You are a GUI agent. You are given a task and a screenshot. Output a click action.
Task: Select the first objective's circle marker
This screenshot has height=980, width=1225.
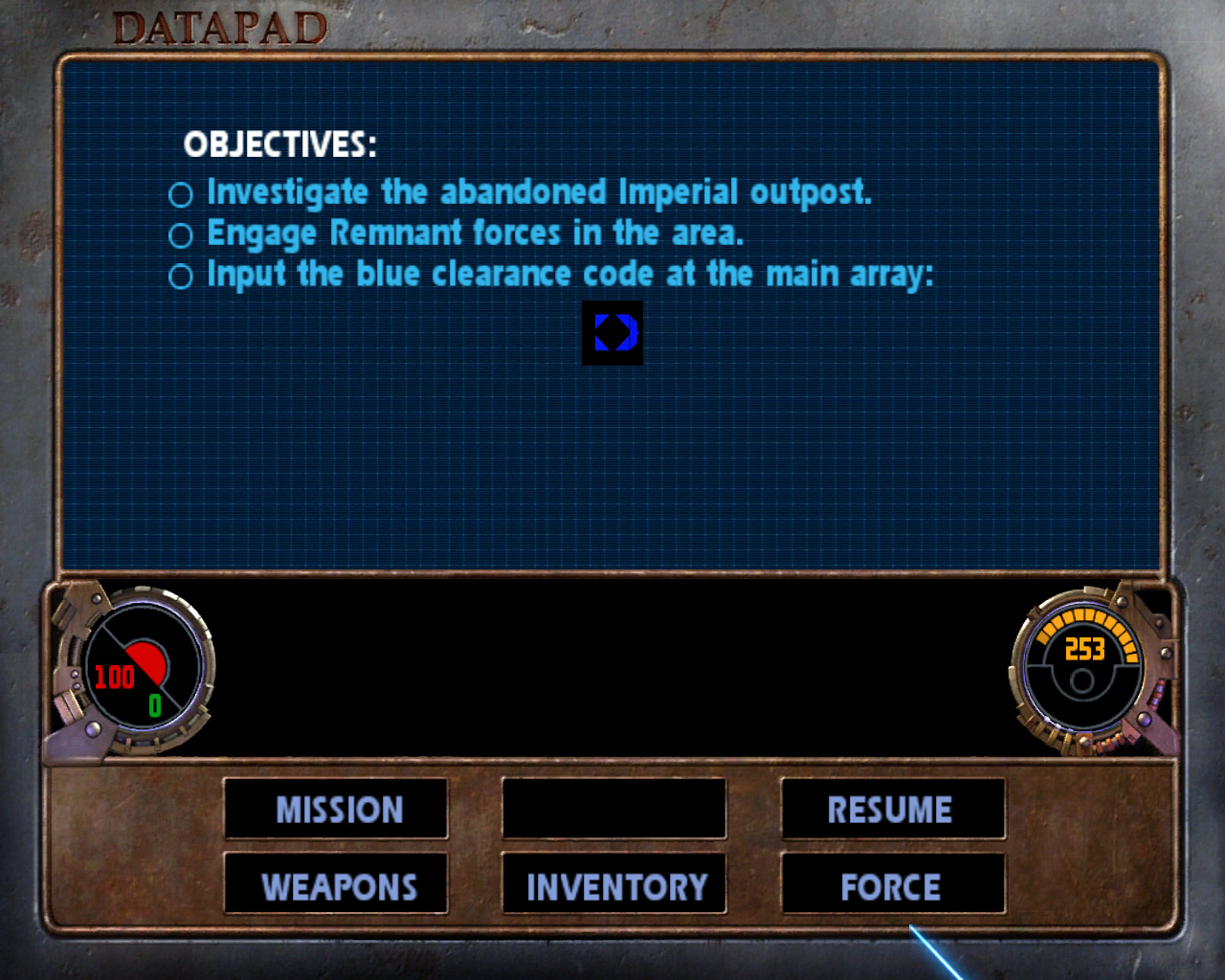181,194
